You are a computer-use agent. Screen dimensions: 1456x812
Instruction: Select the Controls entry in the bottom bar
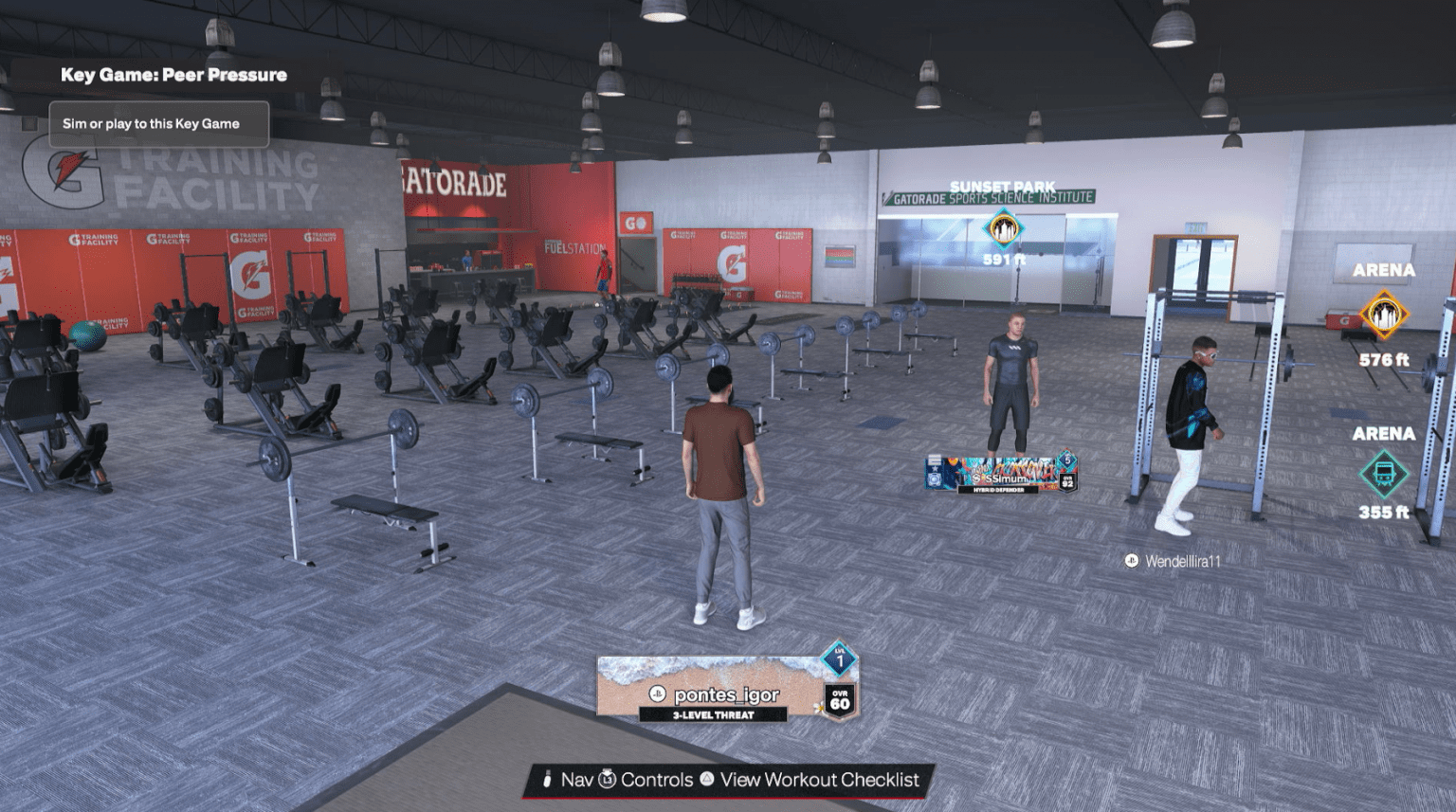tap(657, 780)
